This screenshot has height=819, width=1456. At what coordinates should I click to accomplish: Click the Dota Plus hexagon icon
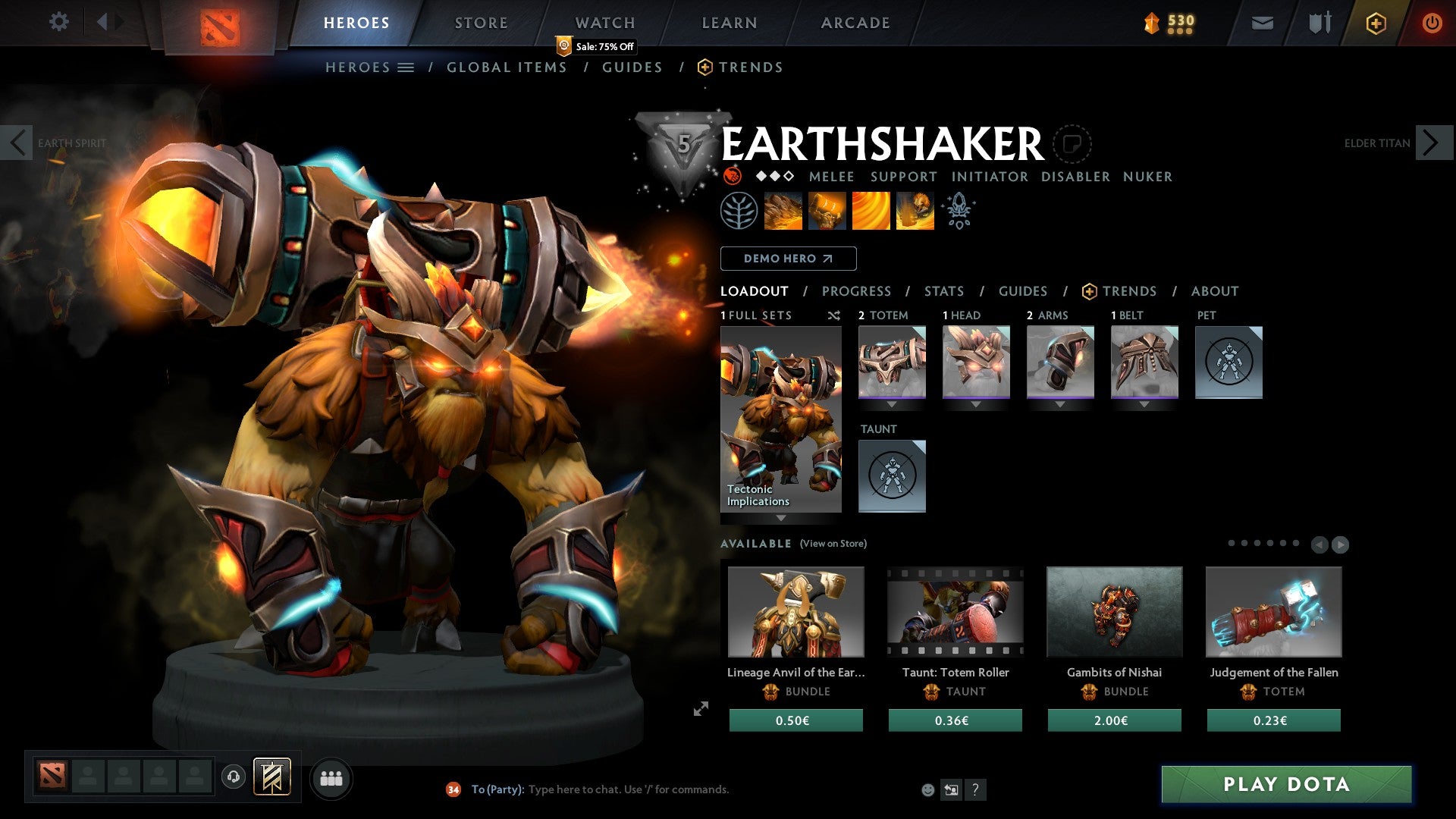tap(1375, 23)
